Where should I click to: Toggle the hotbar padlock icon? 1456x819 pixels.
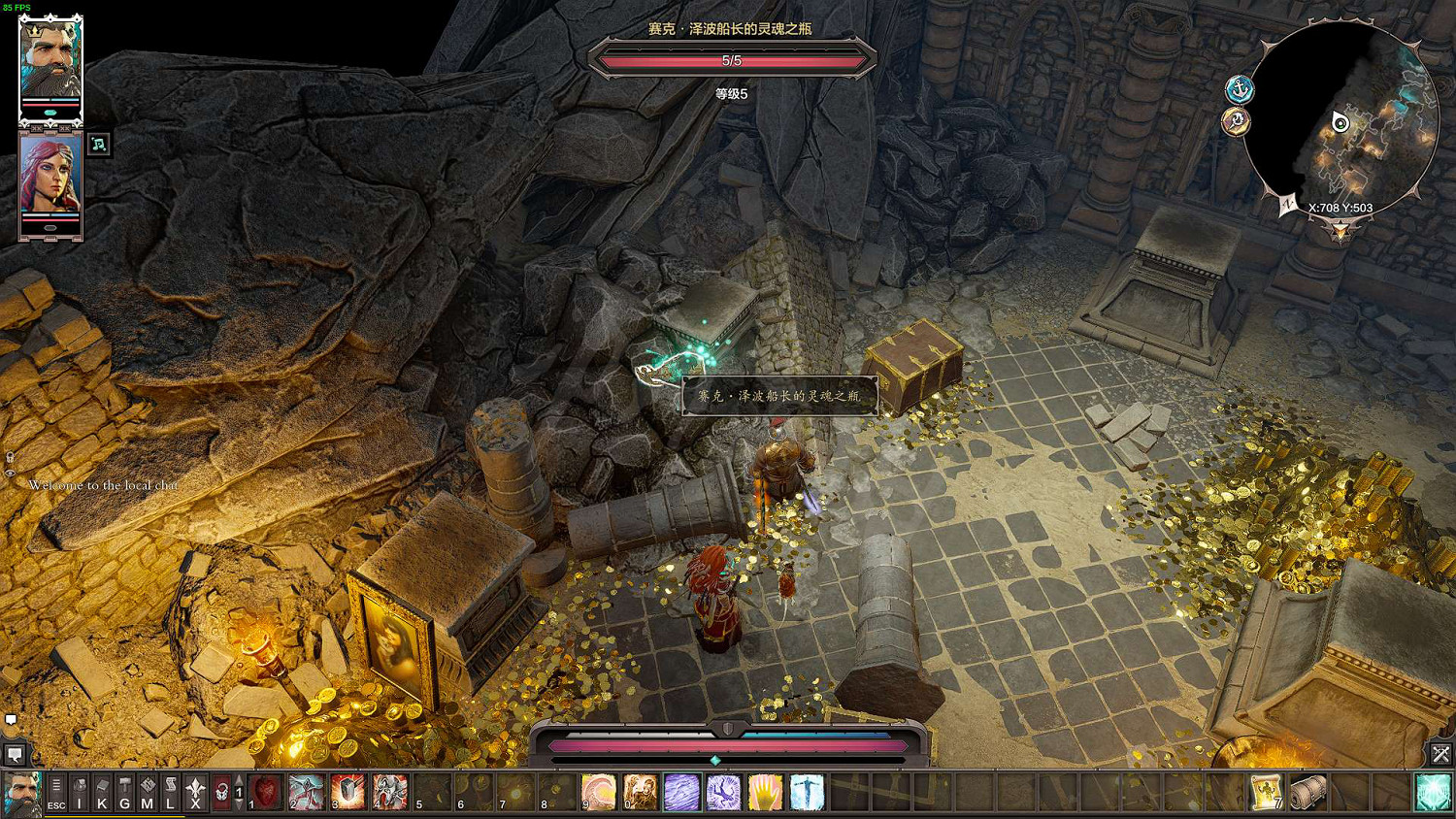(221, 792)
